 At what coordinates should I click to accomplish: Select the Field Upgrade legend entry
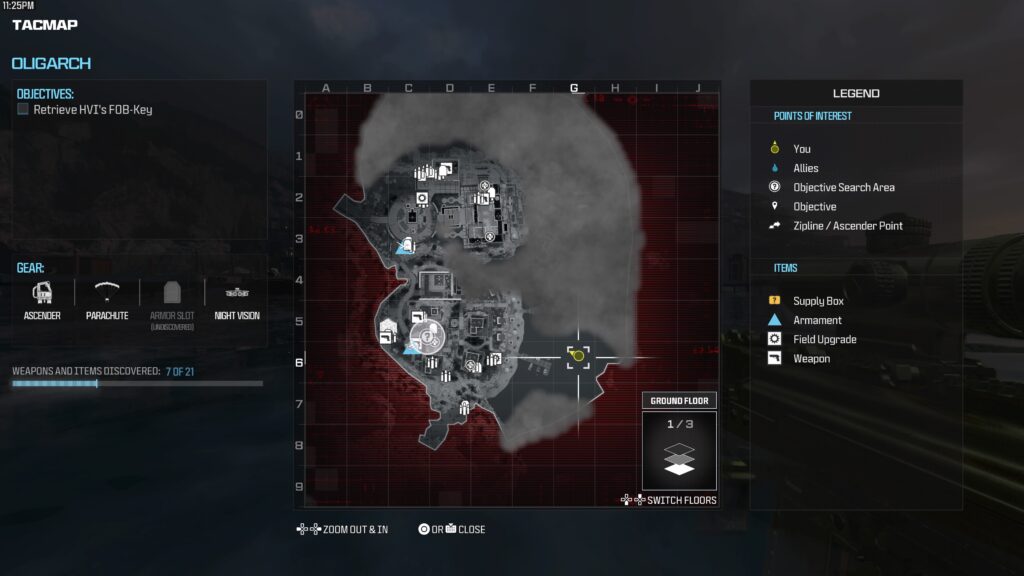tap(824, 339)
